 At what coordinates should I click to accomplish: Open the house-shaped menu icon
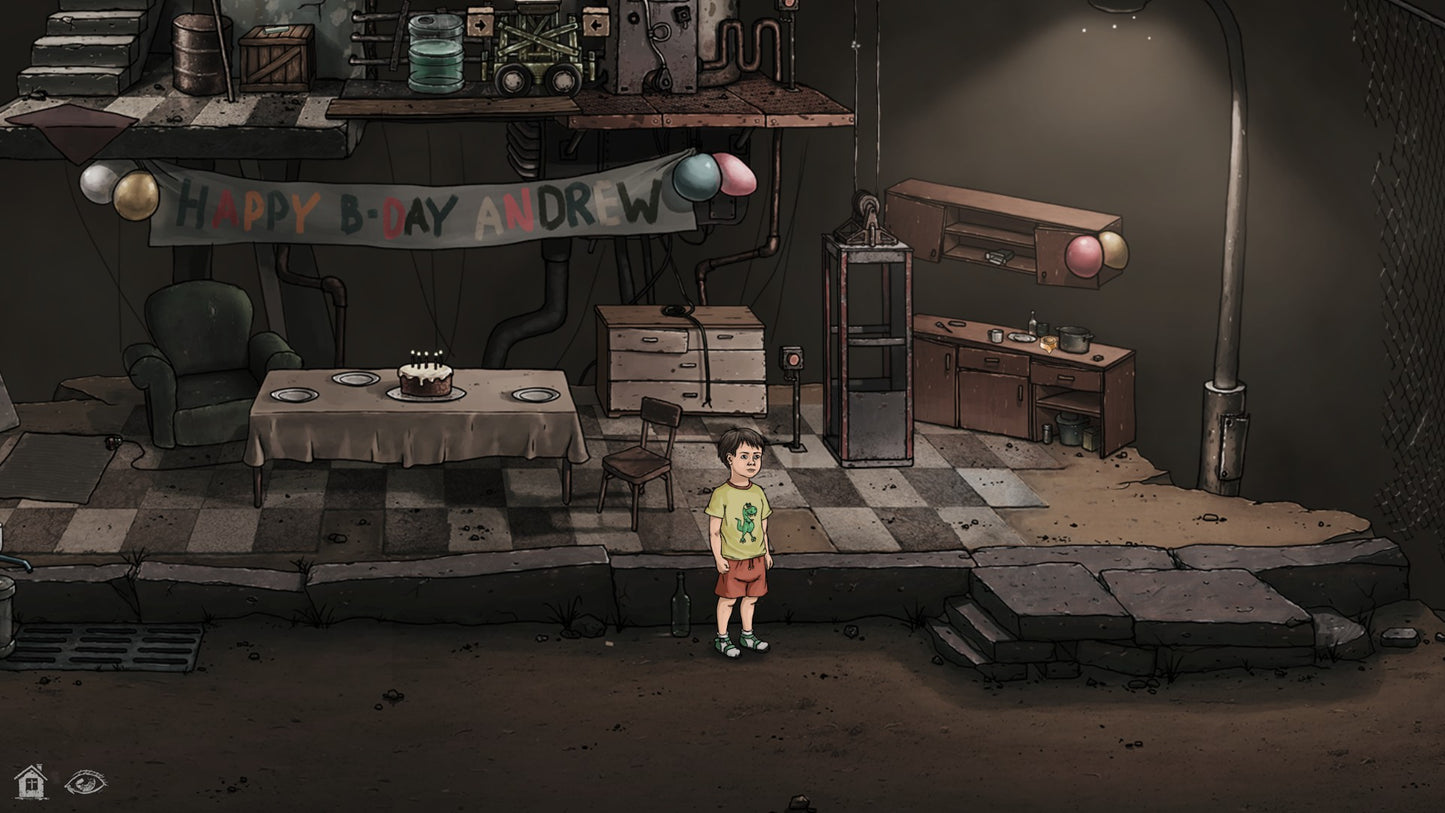tap(30, 781)
